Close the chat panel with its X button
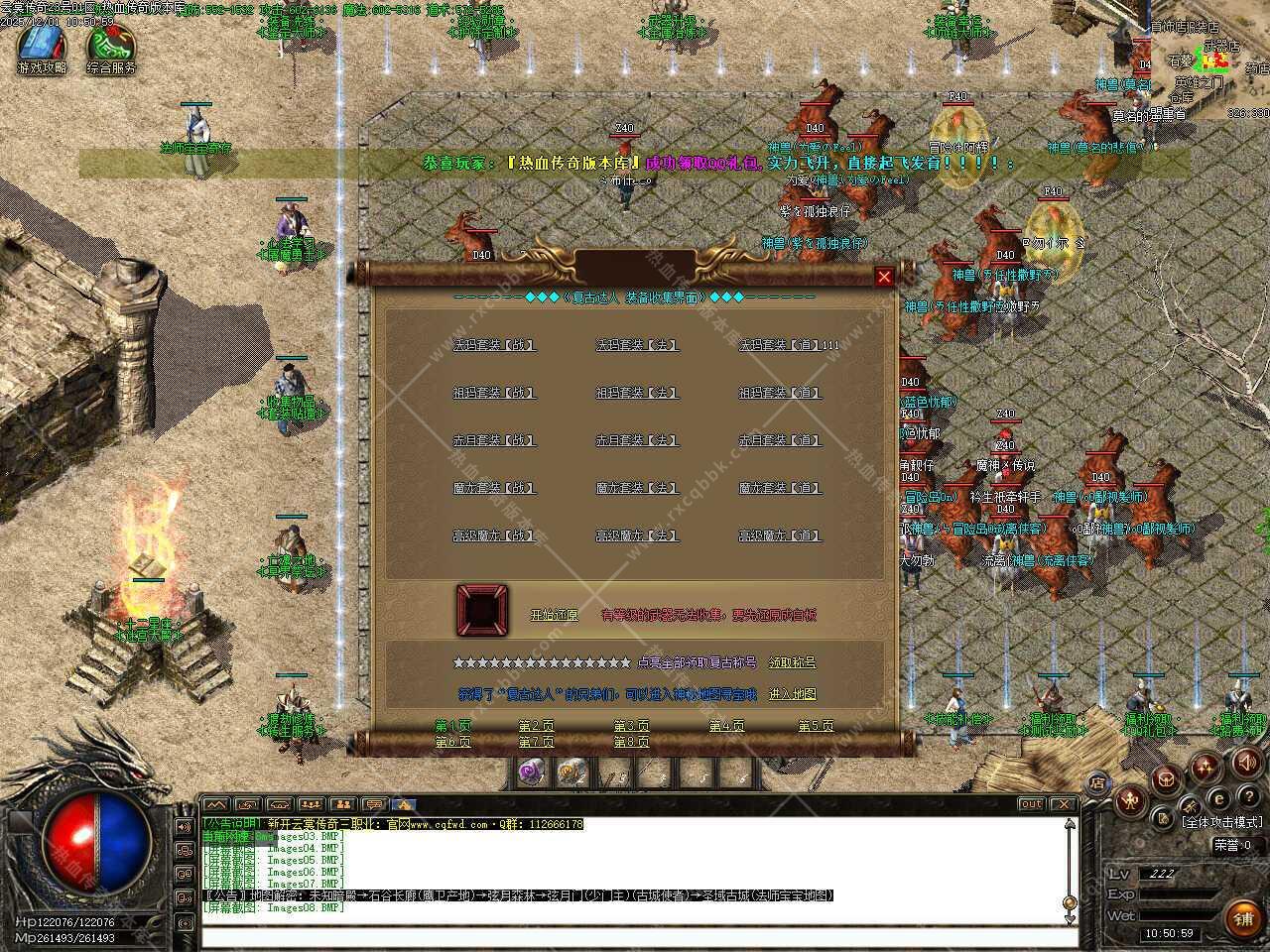Screen dimensions: 1270x952 tap(1063, 804)
